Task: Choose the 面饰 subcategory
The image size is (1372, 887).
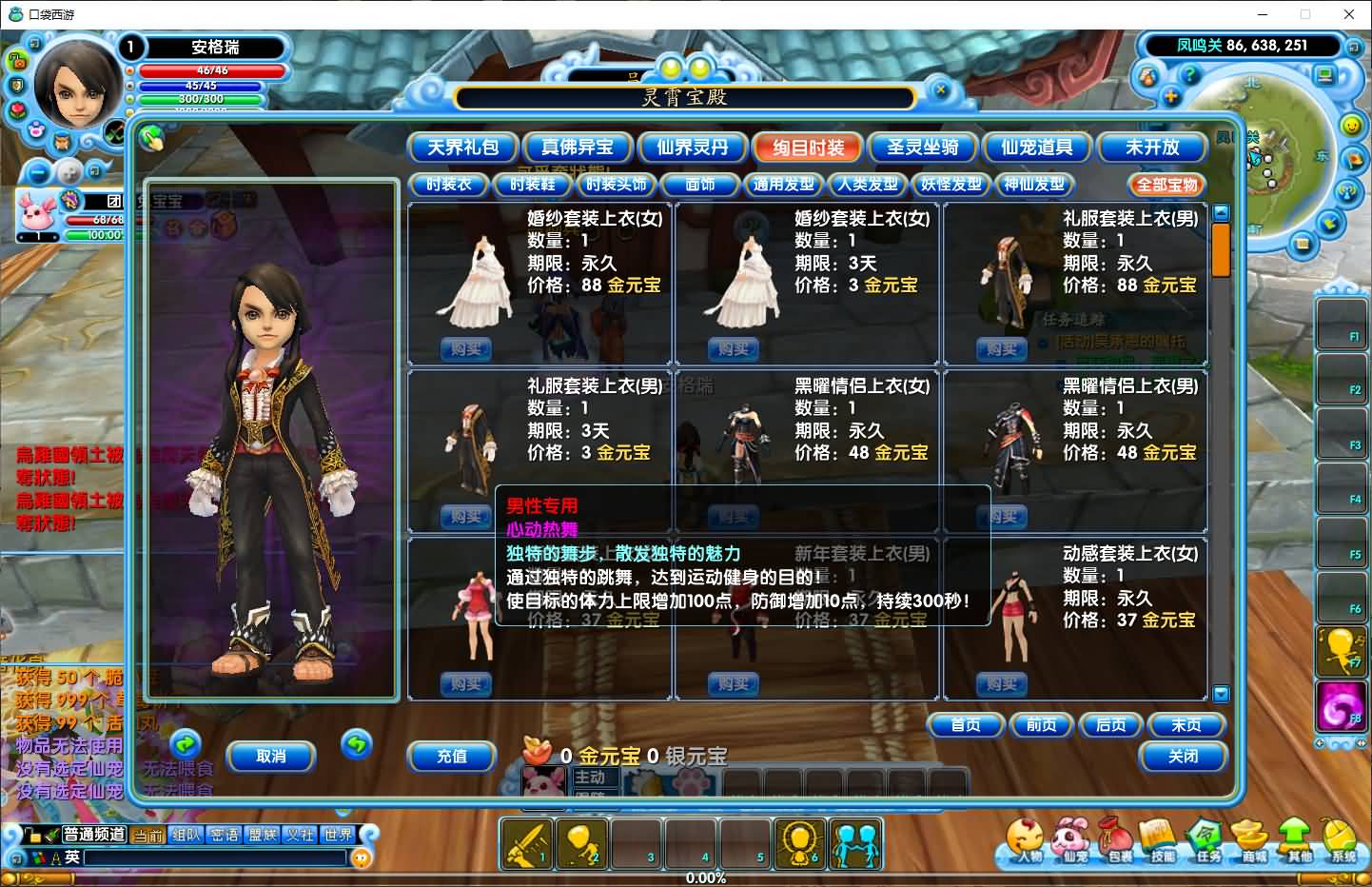Action: coord(700,185)
